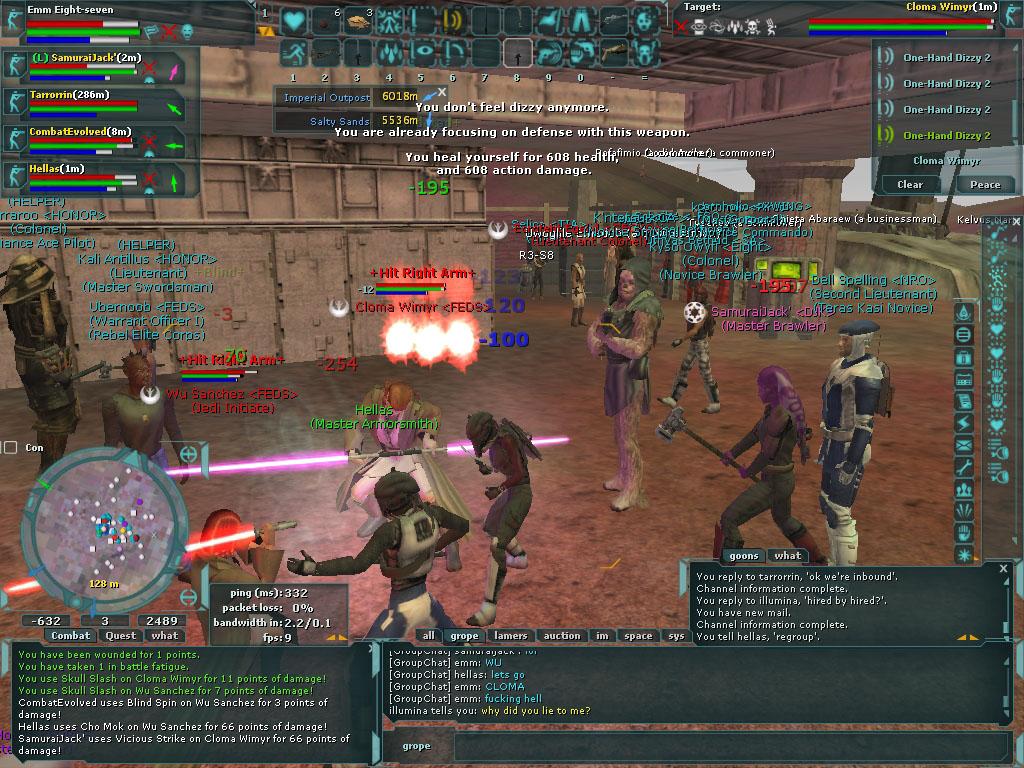The image size is (1024, 768).
Task: Switch chat to the auction tab
Action: coord(561,635)
